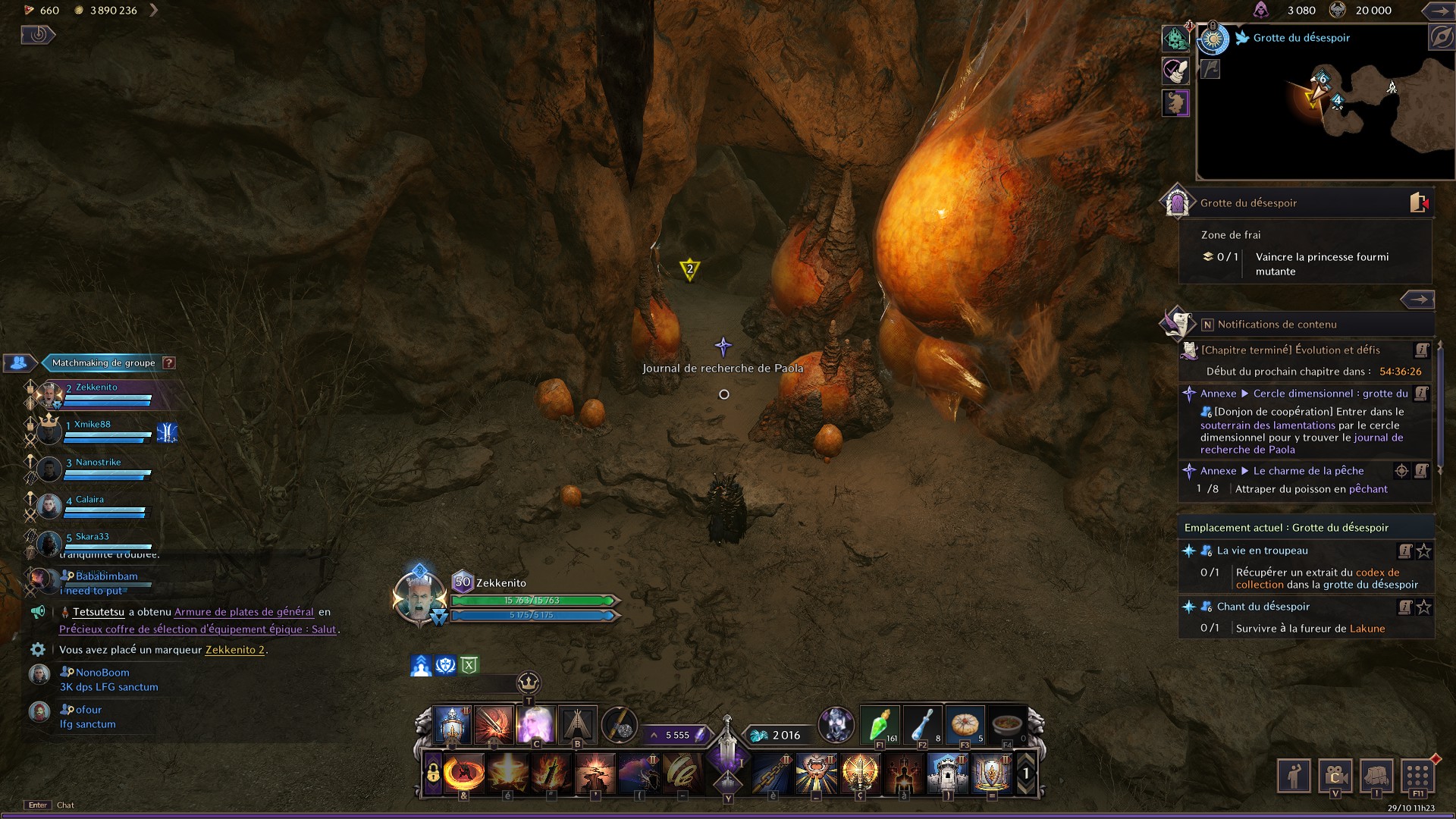Activate the chain hook skill

point(773,773)
